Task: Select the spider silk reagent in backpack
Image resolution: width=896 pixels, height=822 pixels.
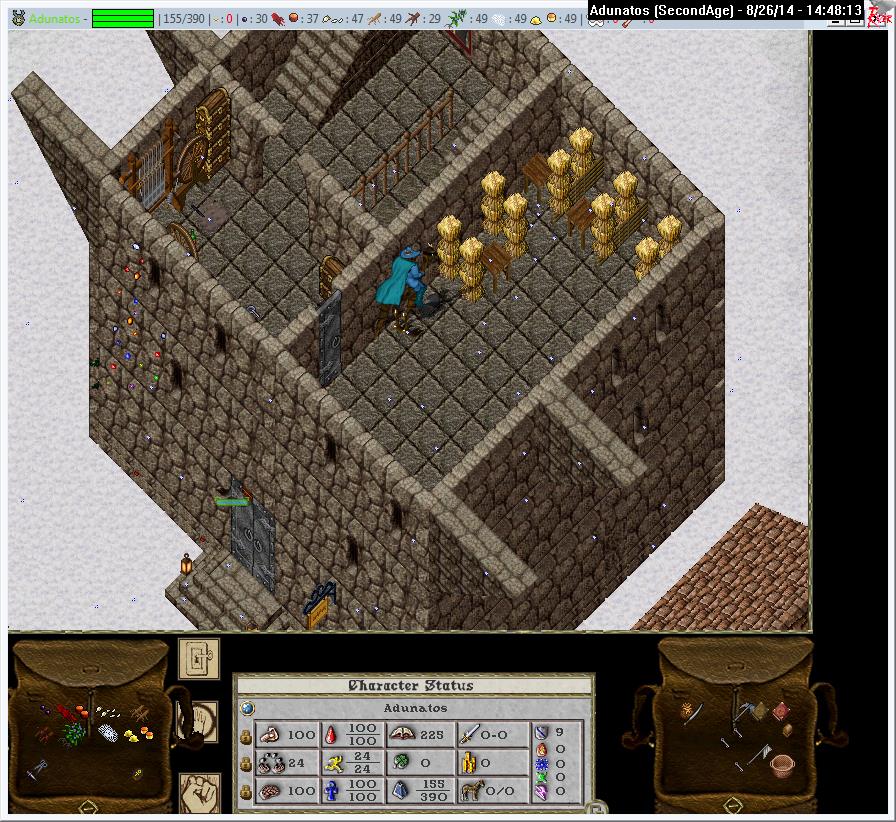Action: click(108, 734)
